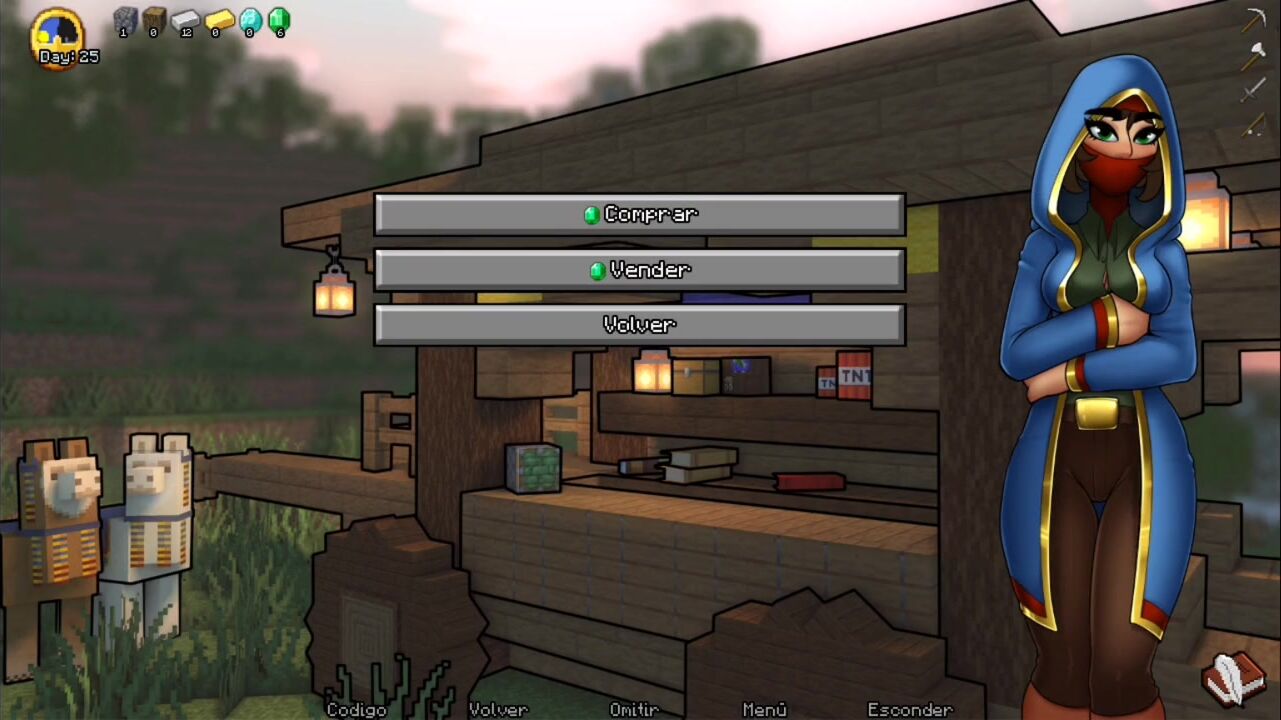Select the Vender option
The width and height of the screenshot is (1281, 720).
pos(640,270)
